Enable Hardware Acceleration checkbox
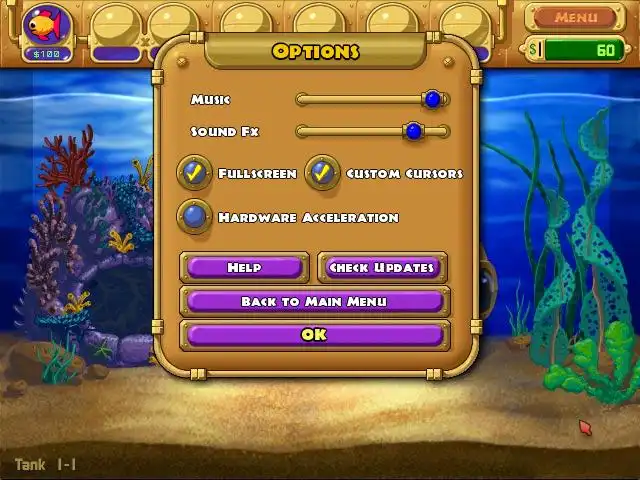Image resolution: width=640 pixels, height=480 pixels. coord(195,217)
